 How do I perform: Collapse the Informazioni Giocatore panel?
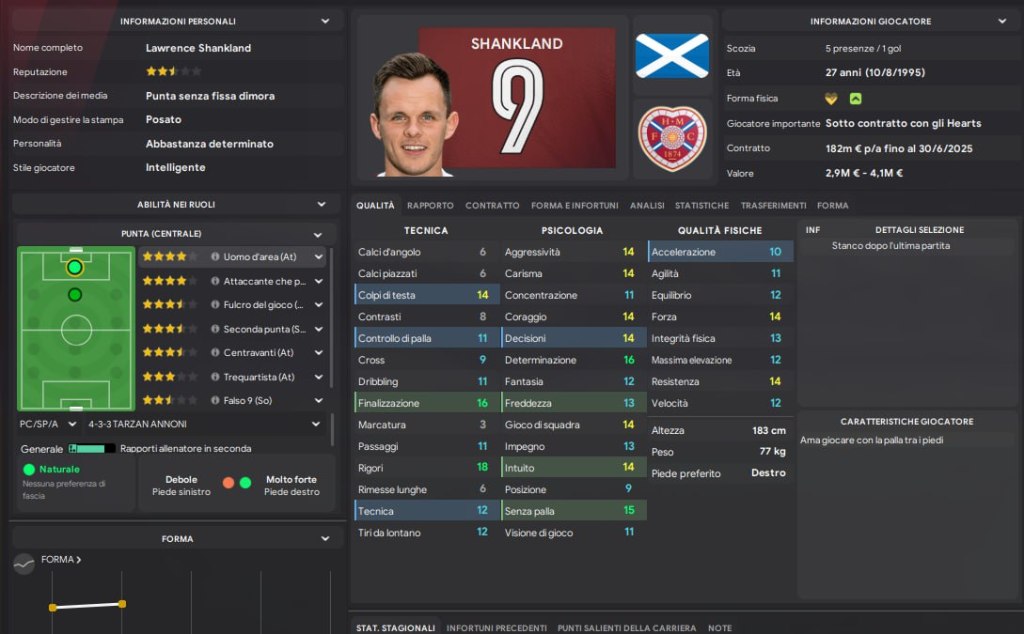pyautogui.click(x=1002, y=21)
